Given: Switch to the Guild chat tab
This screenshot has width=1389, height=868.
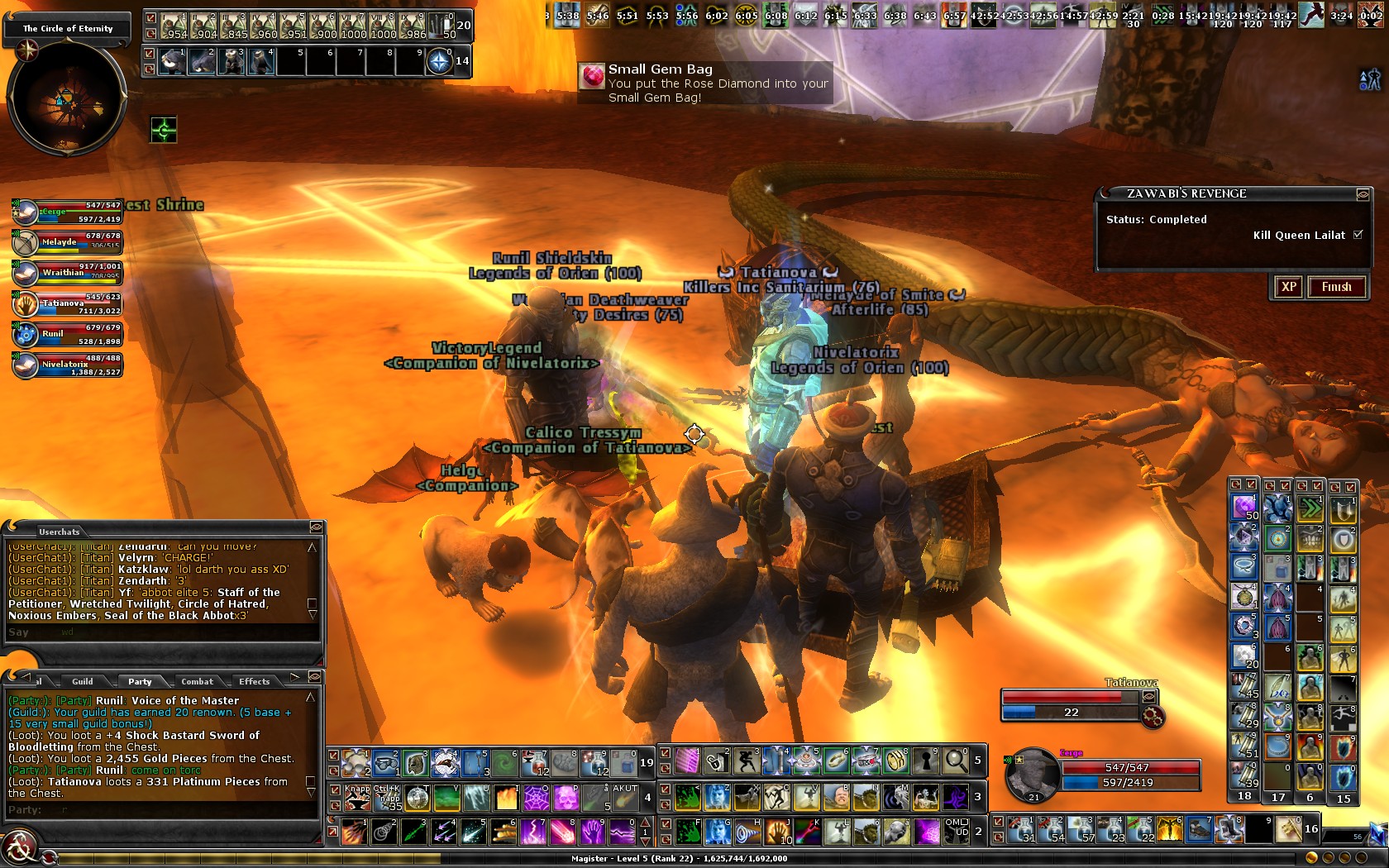Looking at the screenshot, I should pos(83,681).
